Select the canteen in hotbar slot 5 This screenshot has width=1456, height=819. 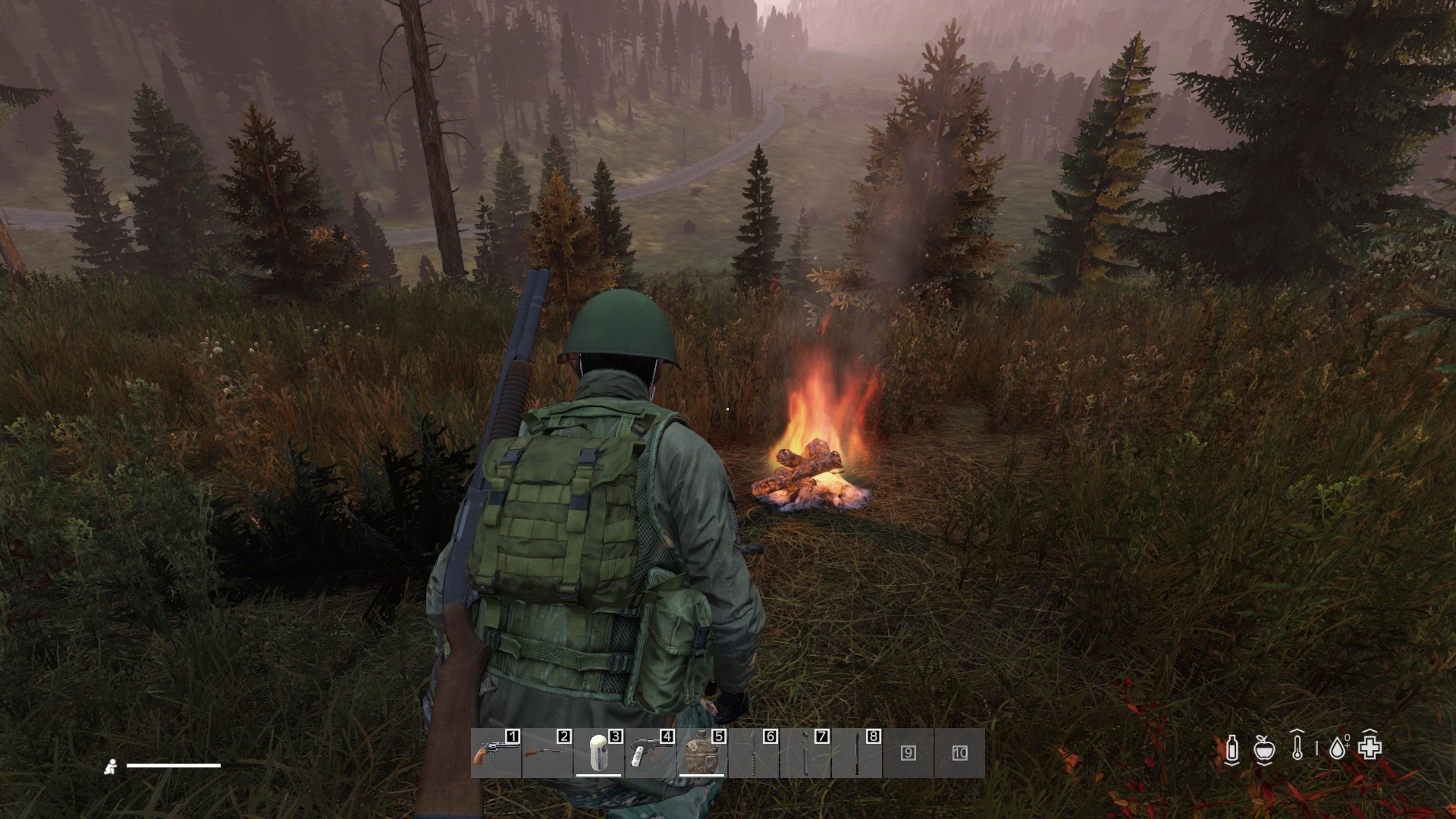[701, 753]
